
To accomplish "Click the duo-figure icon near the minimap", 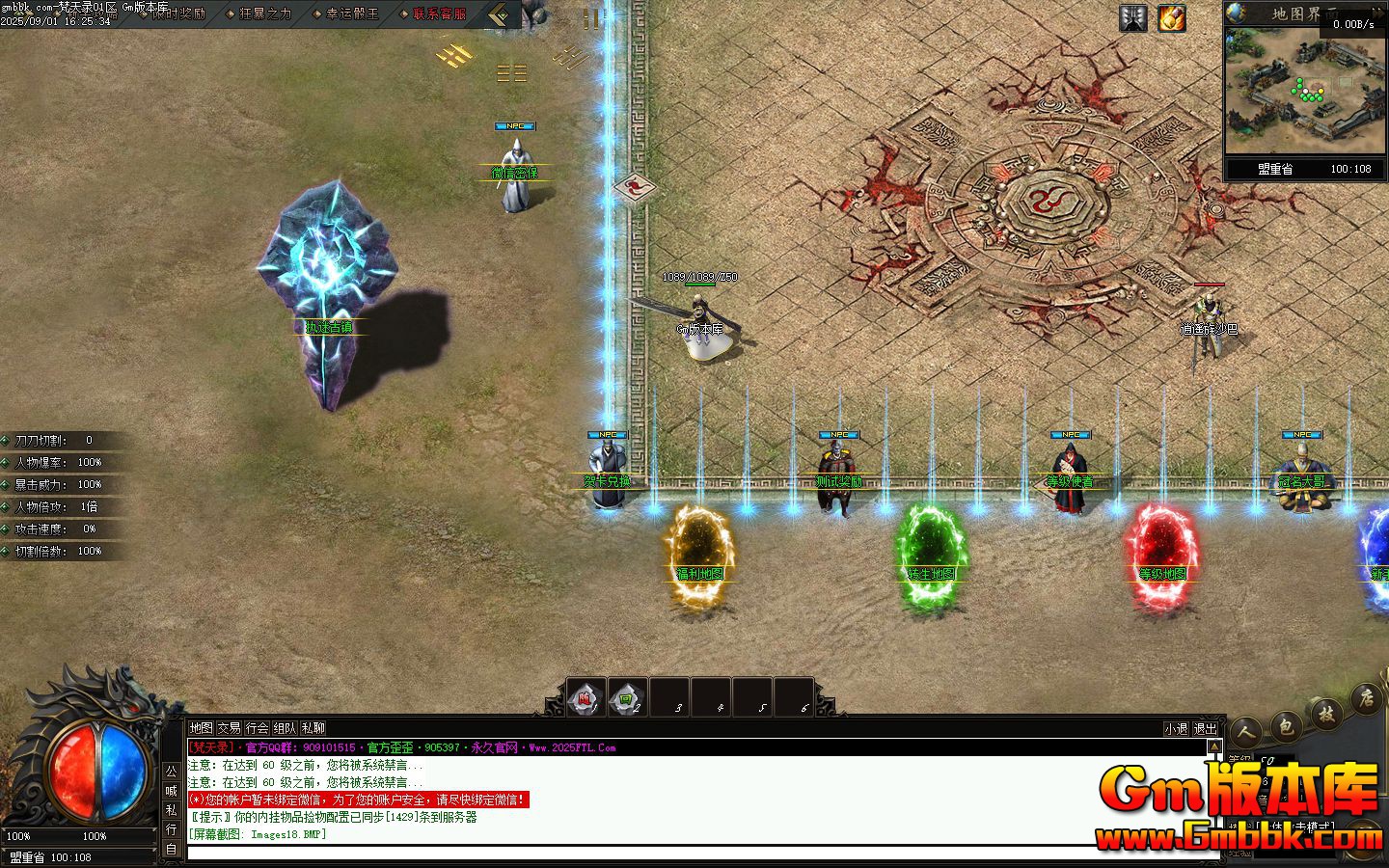I will (1131, 17).
